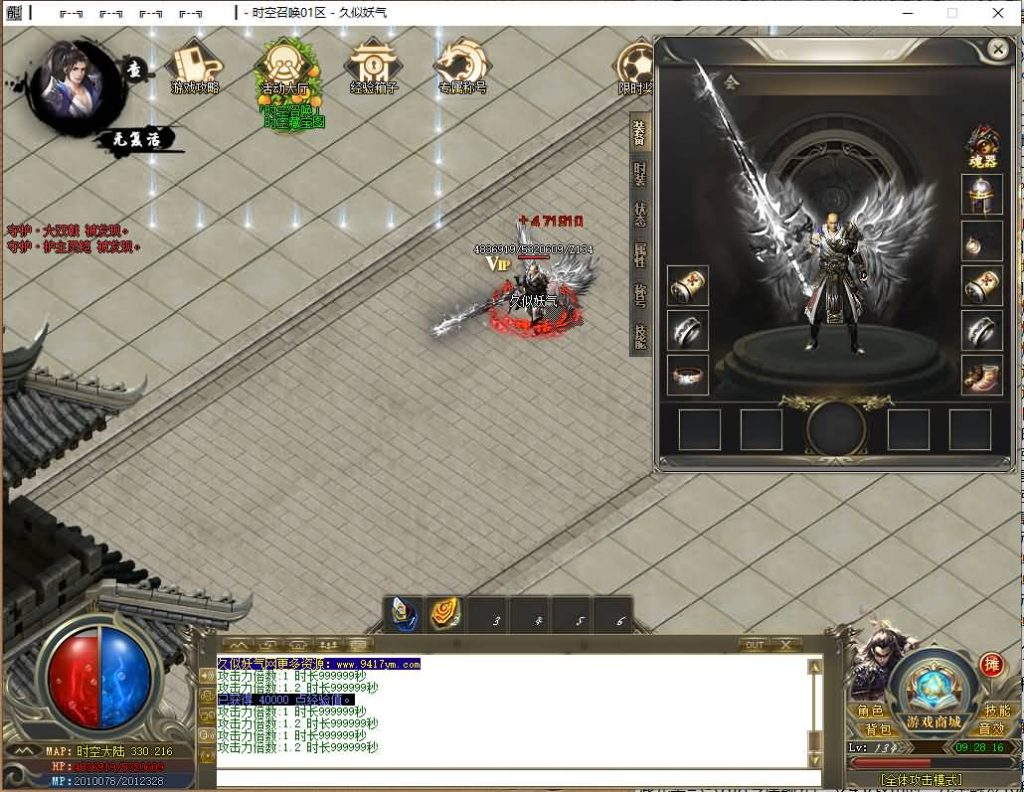Close the character equipment panel
This screenshot has width=1024, height=792.
click(x=997, y=48)
